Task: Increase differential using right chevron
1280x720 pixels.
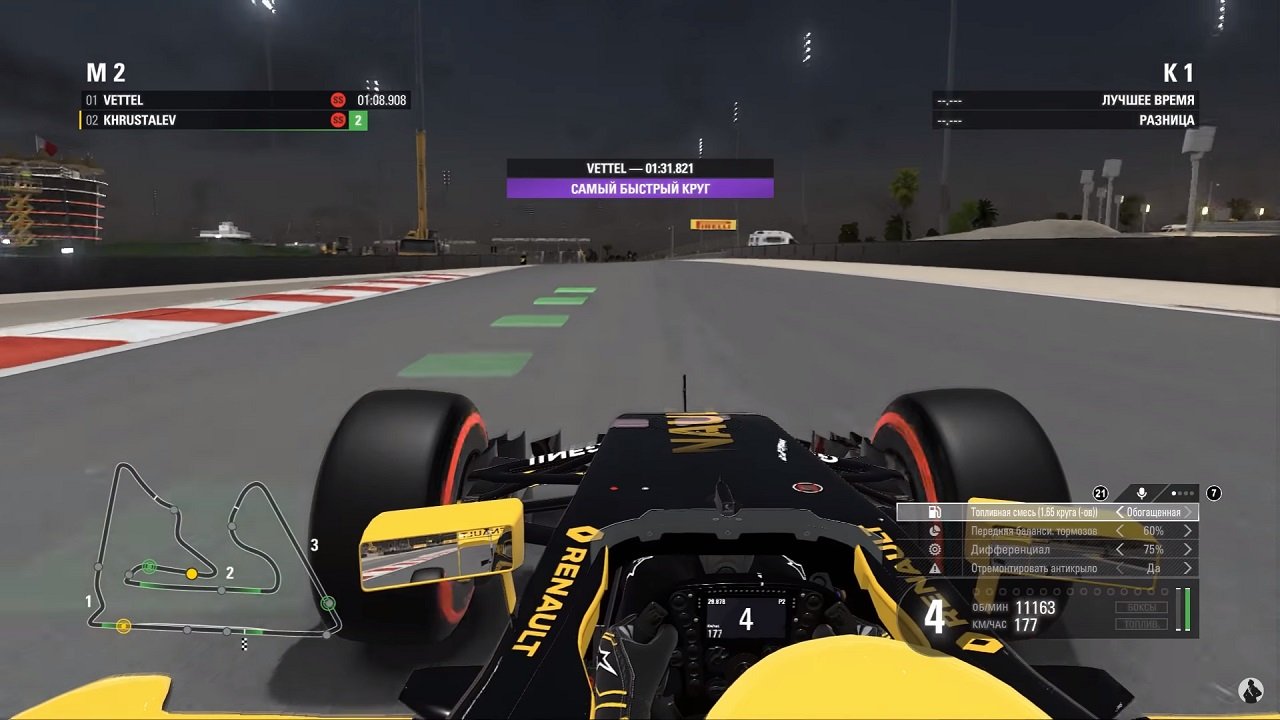Action: (x=1187, y=550)
